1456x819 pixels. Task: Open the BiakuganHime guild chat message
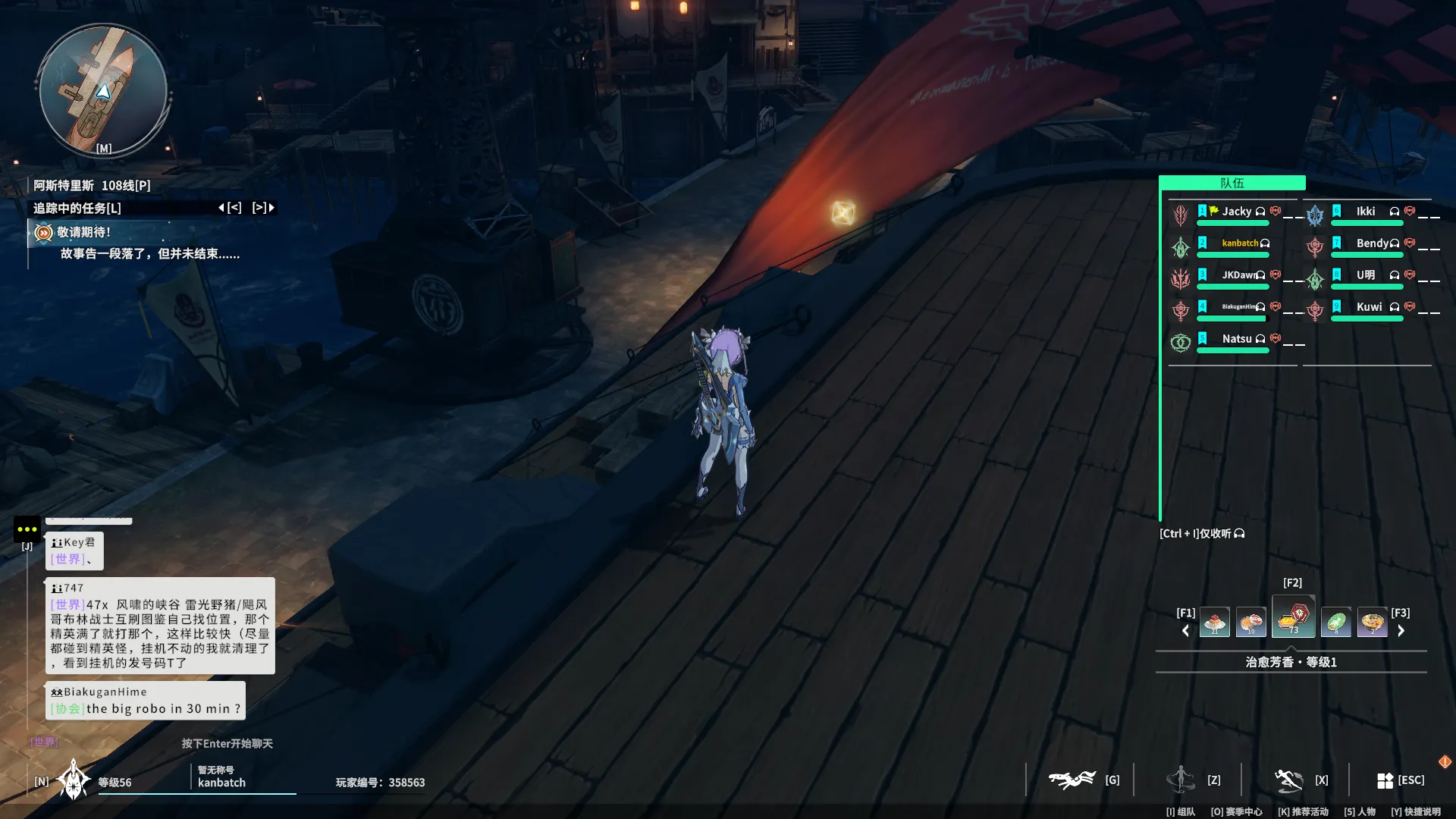pos(145,701)
